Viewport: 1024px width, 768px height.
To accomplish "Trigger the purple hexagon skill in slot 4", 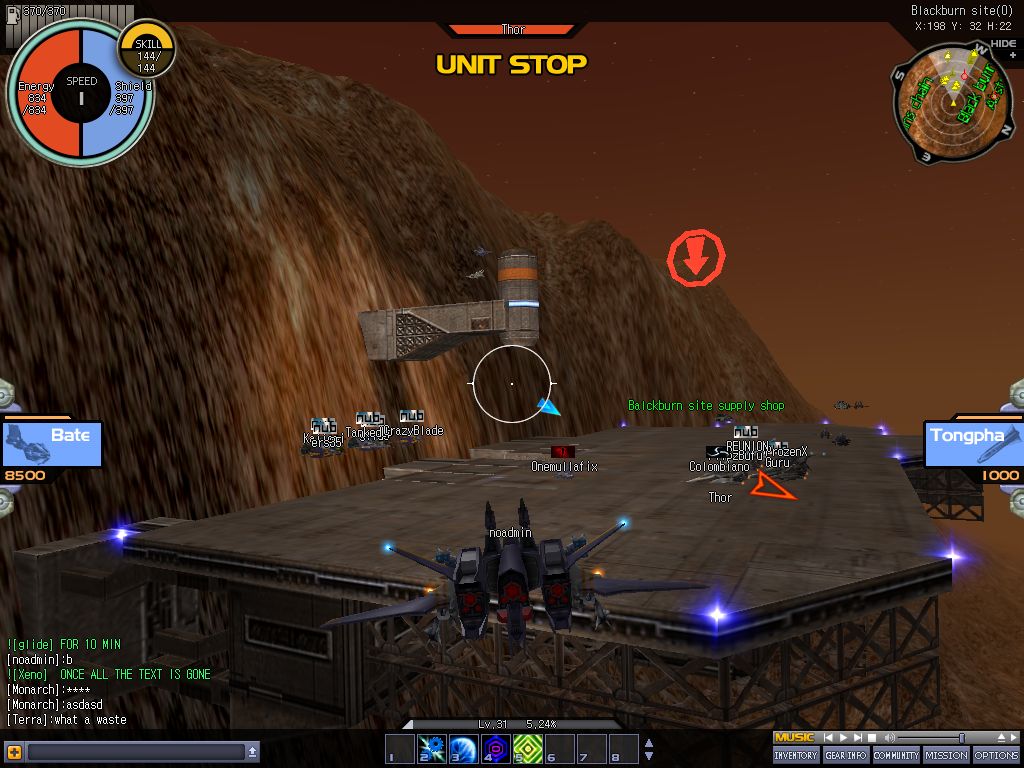I will click(495, 748).
